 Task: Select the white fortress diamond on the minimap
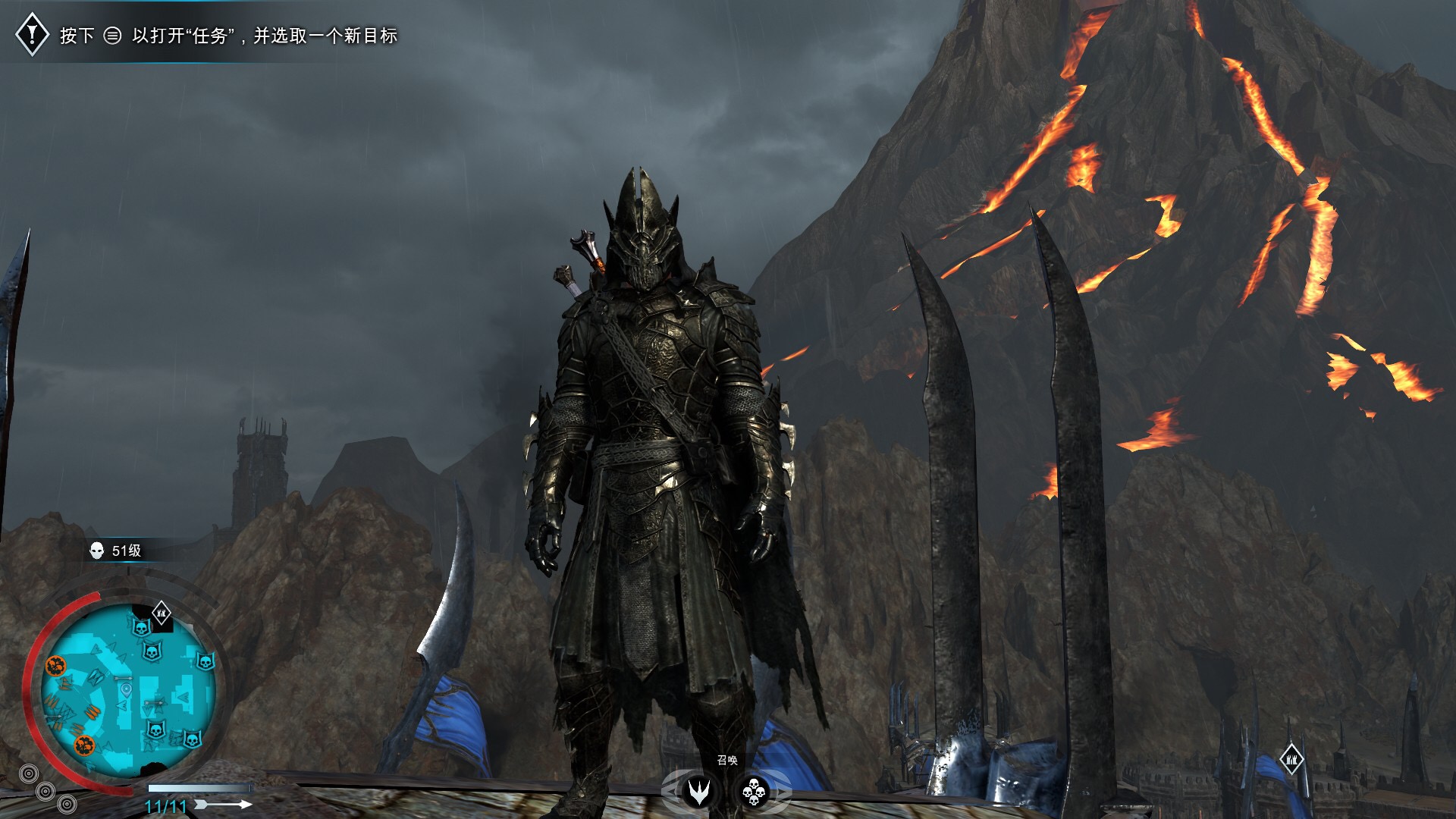coord(162,613)
